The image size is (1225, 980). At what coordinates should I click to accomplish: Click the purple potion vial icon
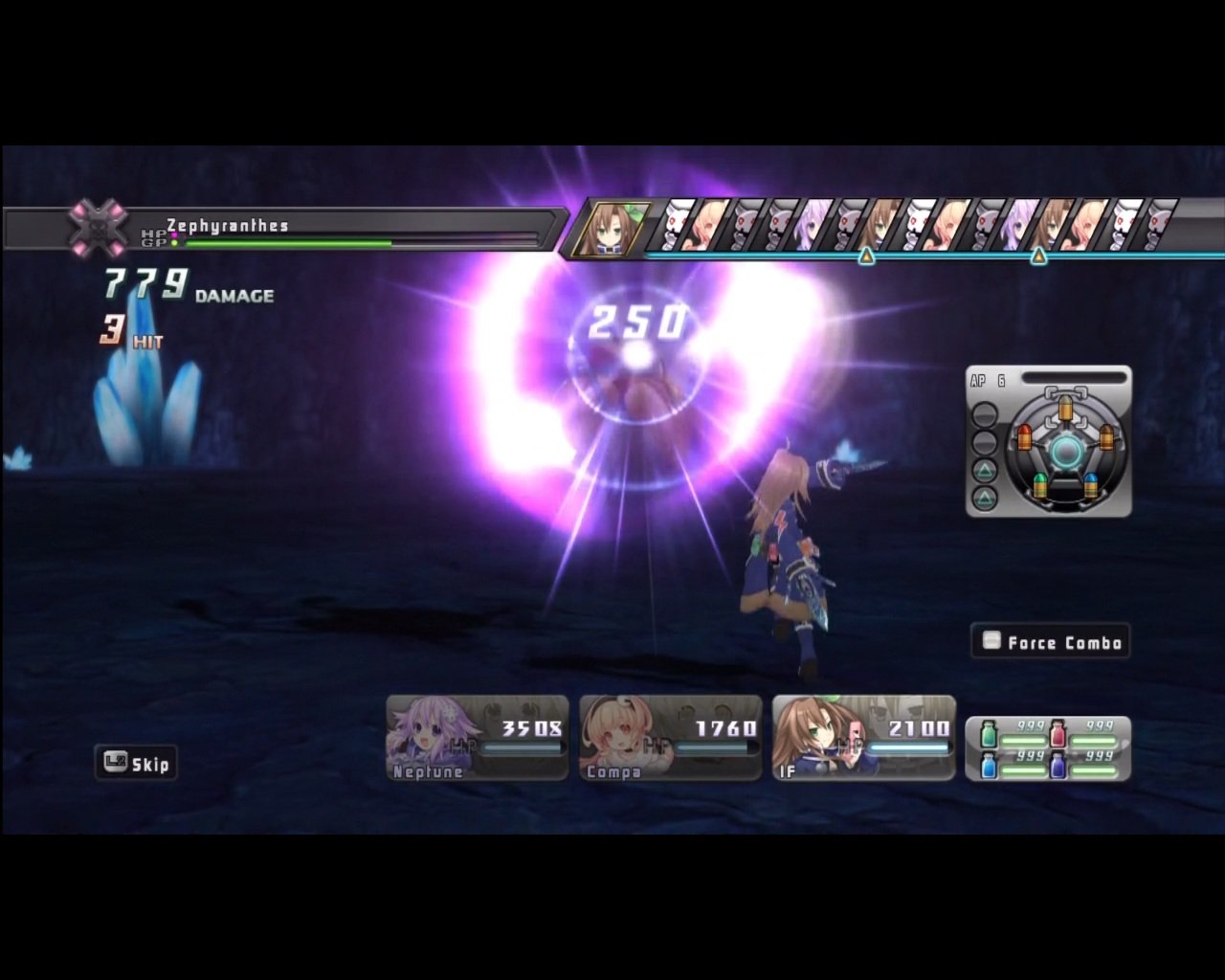click(x=1058, y=766)
